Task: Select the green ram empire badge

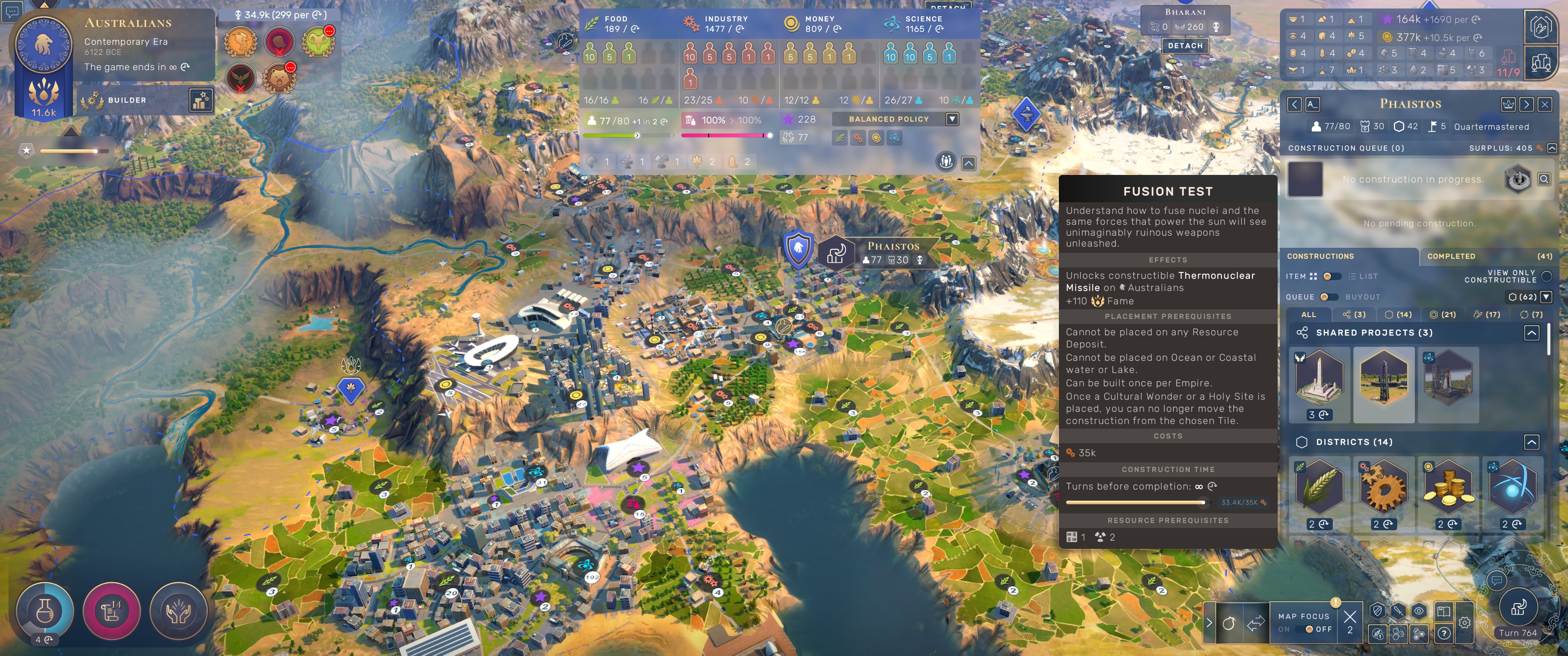Action: (318, 42)
